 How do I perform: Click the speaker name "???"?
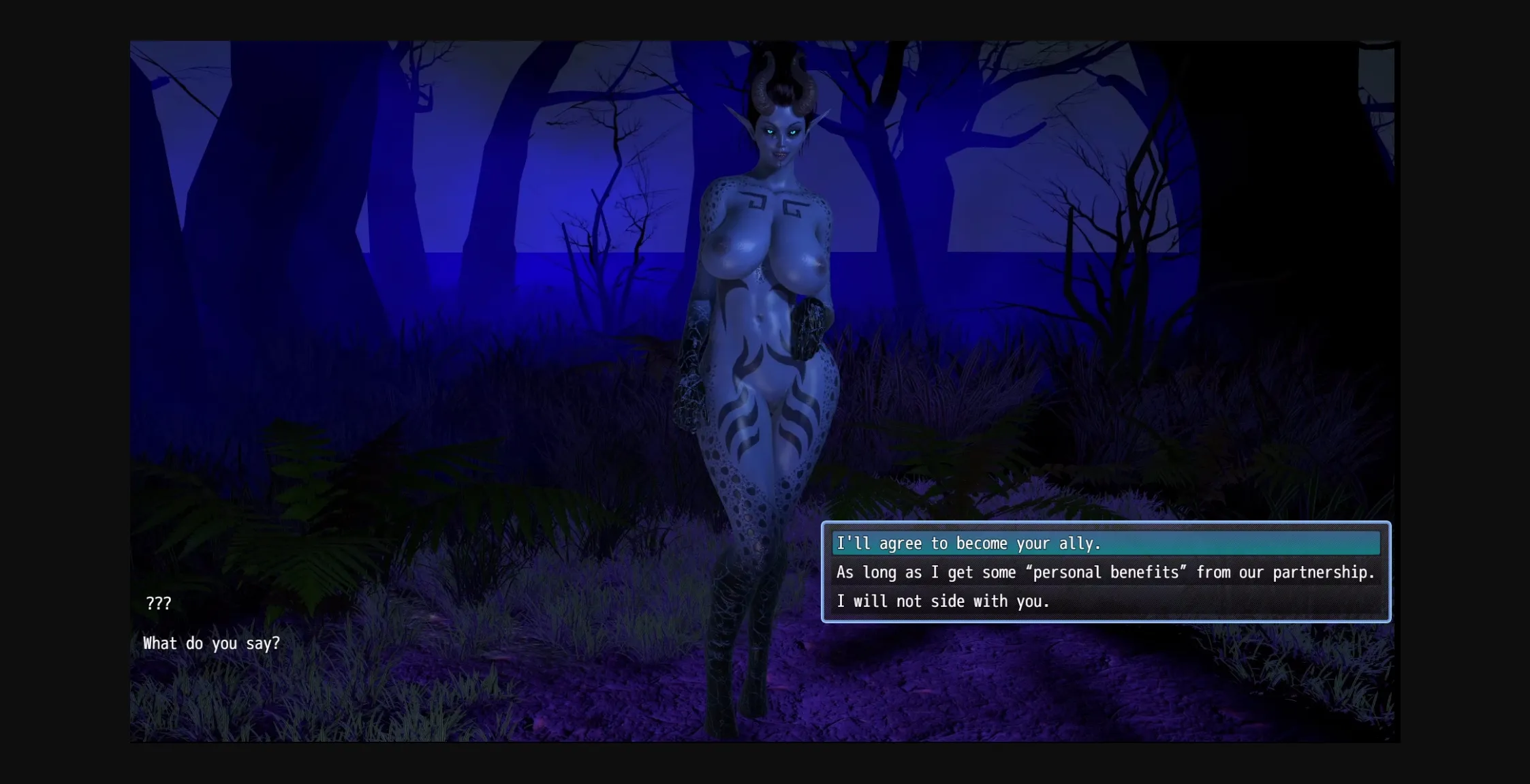coord(157,602)
